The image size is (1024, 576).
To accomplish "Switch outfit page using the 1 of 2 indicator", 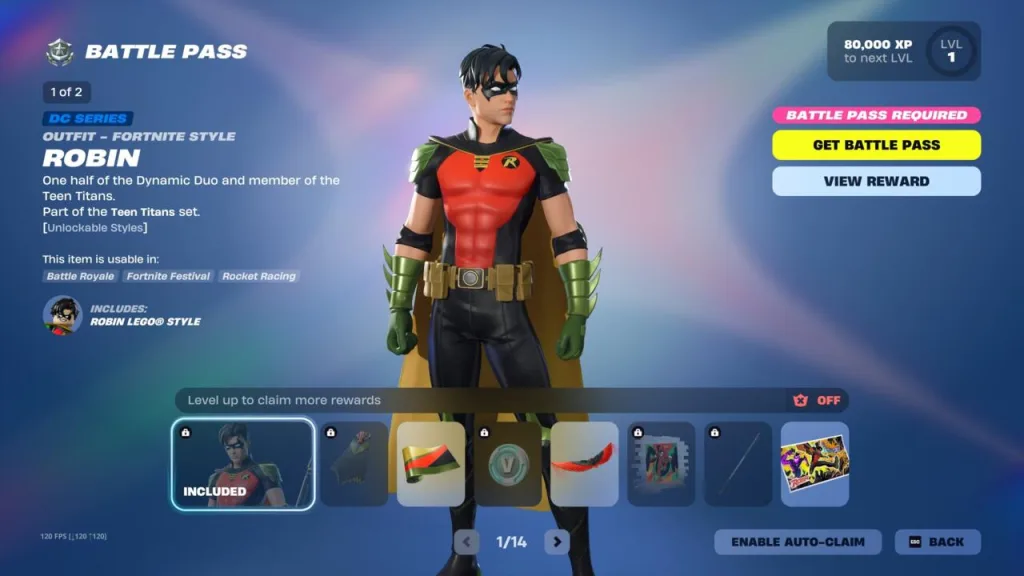I will (67, 92).
